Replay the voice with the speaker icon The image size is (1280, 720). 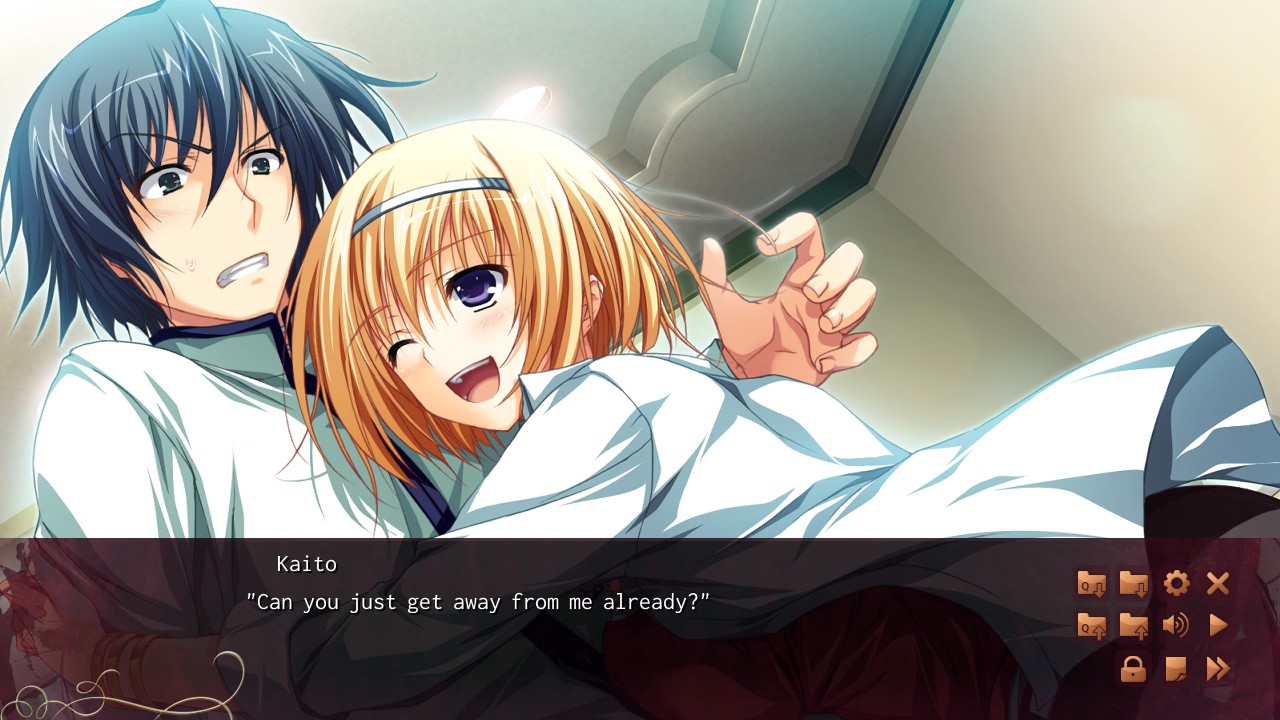1176,626
